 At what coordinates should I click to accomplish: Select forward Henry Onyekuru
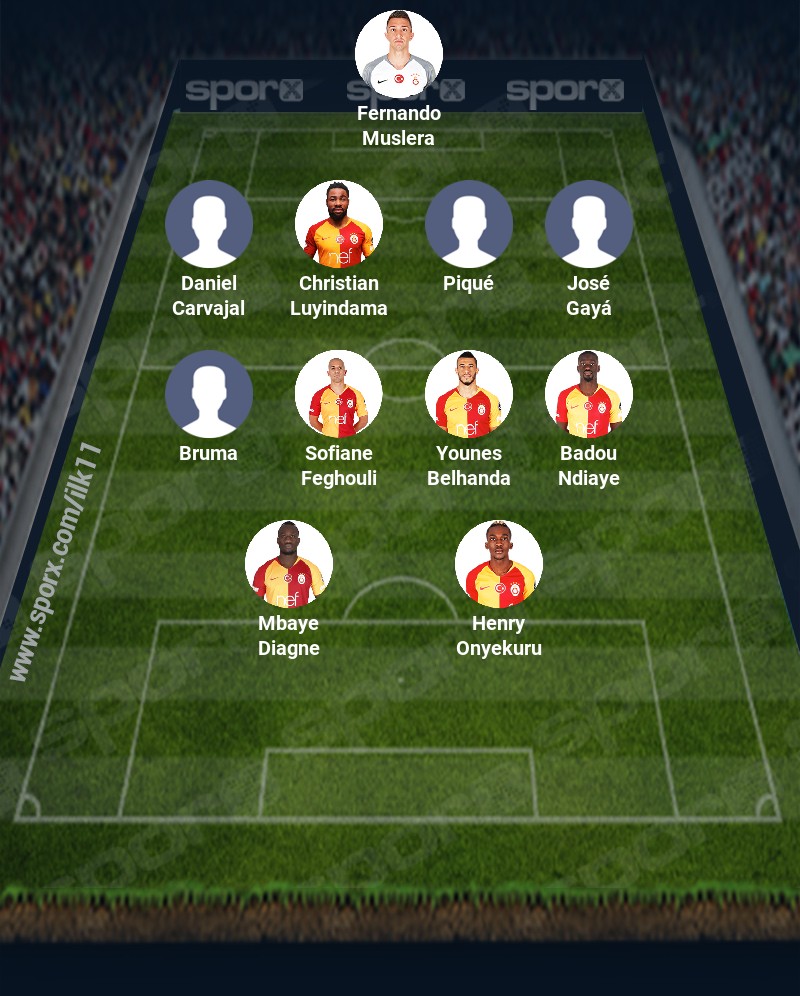tap(499, 564)
